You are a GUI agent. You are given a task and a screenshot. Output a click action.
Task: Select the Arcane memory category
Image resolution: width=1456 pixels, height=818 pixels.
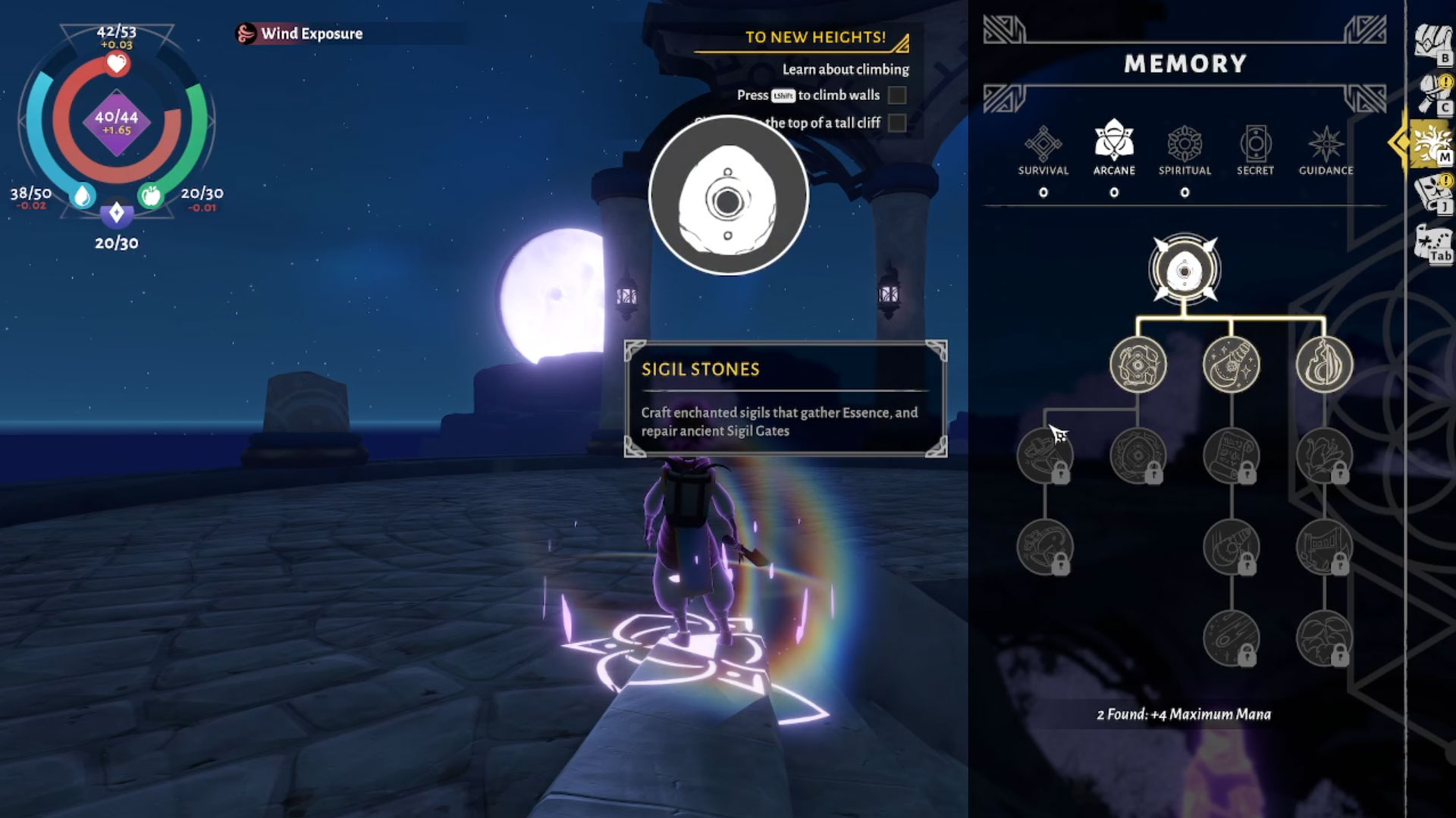[1113, 150]
